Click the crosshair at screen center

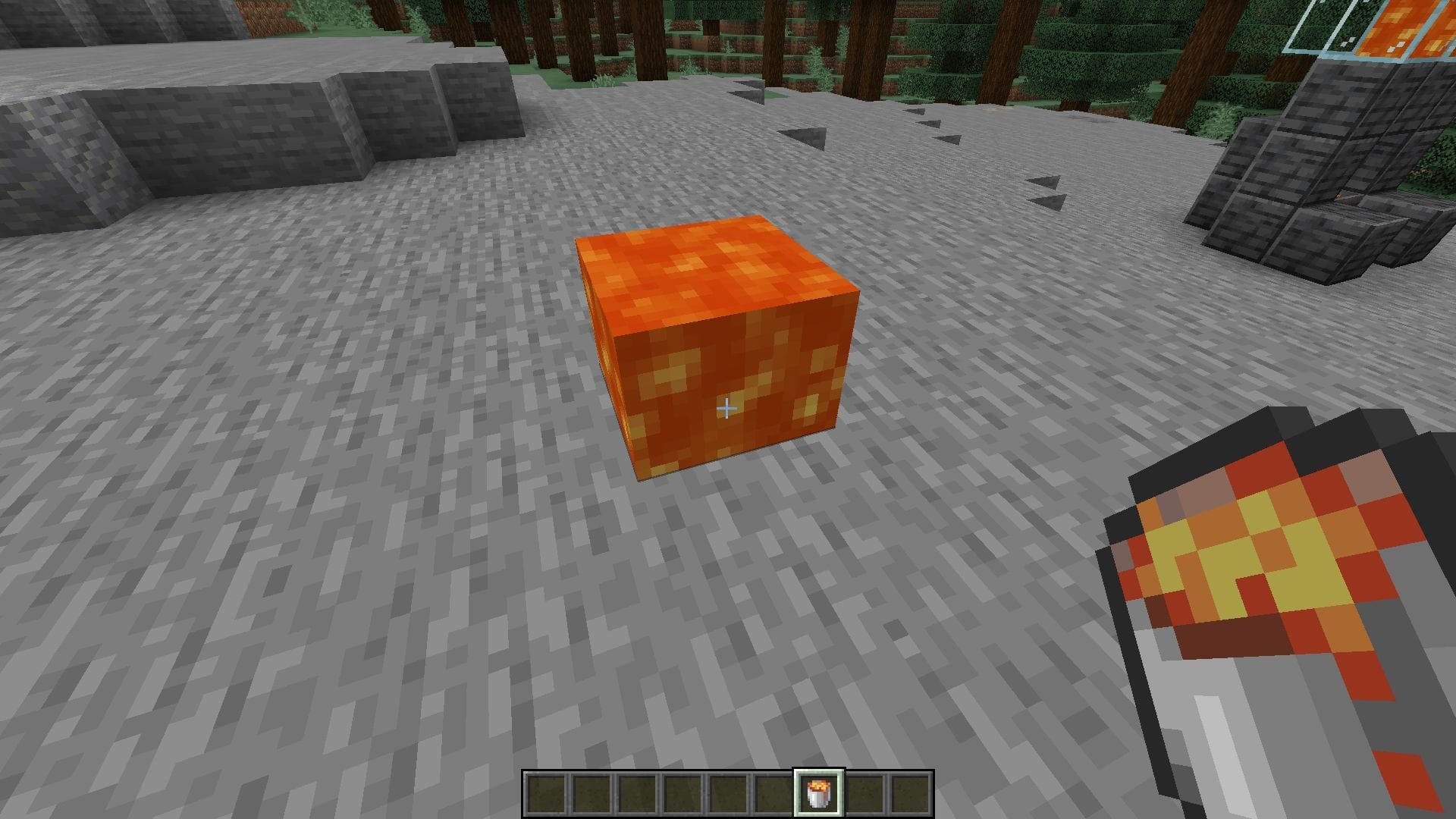[727, 409]
